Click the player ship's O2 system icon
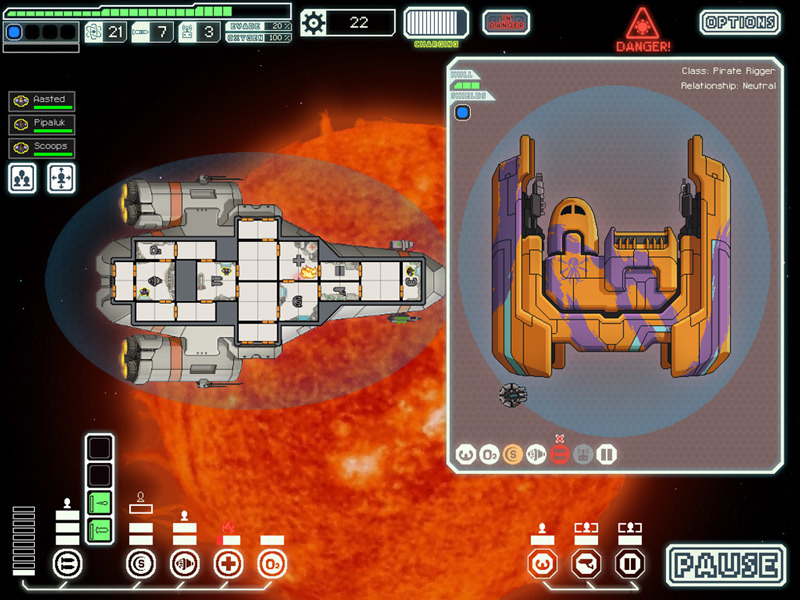 272,564
